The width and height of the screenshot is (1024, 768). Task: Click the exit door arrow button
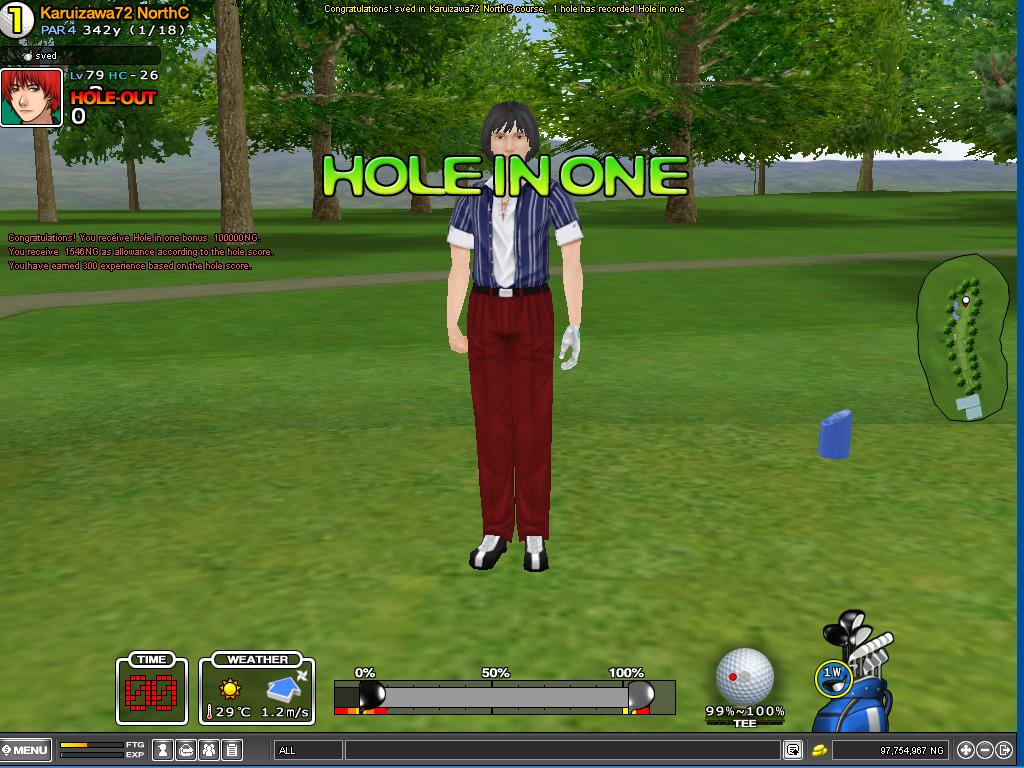1004,750
